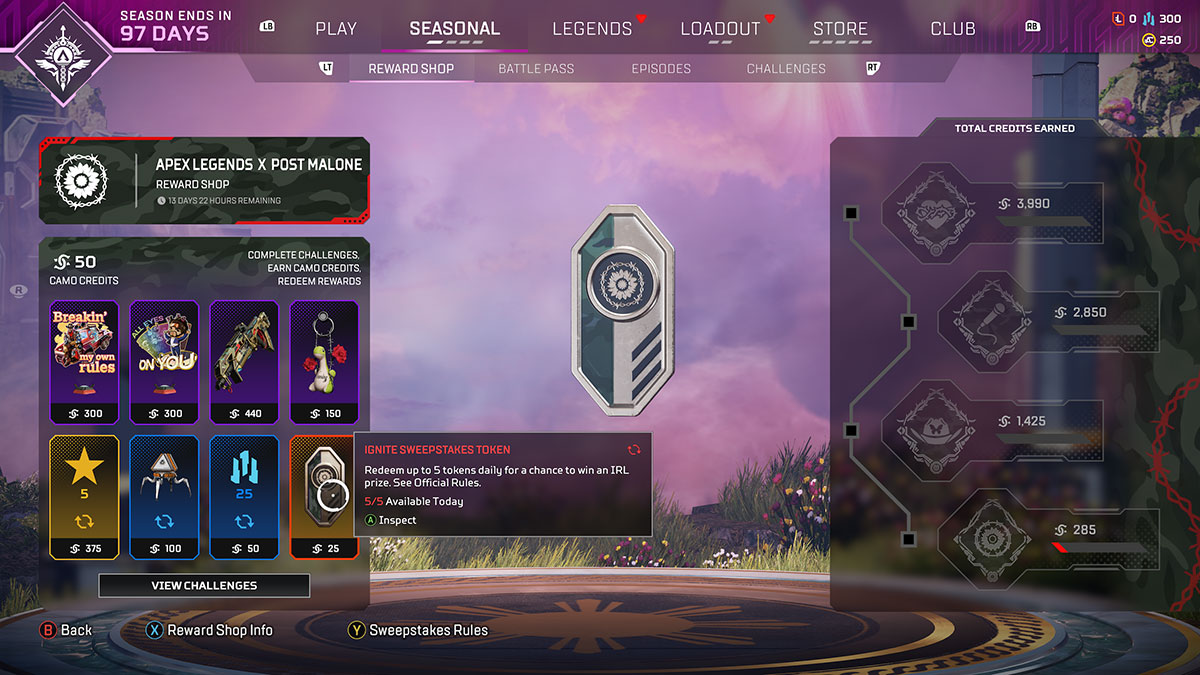
Task: Choose the weapon skin costing 440 credits
Action: pyautogui.click(x=244, y=362)
